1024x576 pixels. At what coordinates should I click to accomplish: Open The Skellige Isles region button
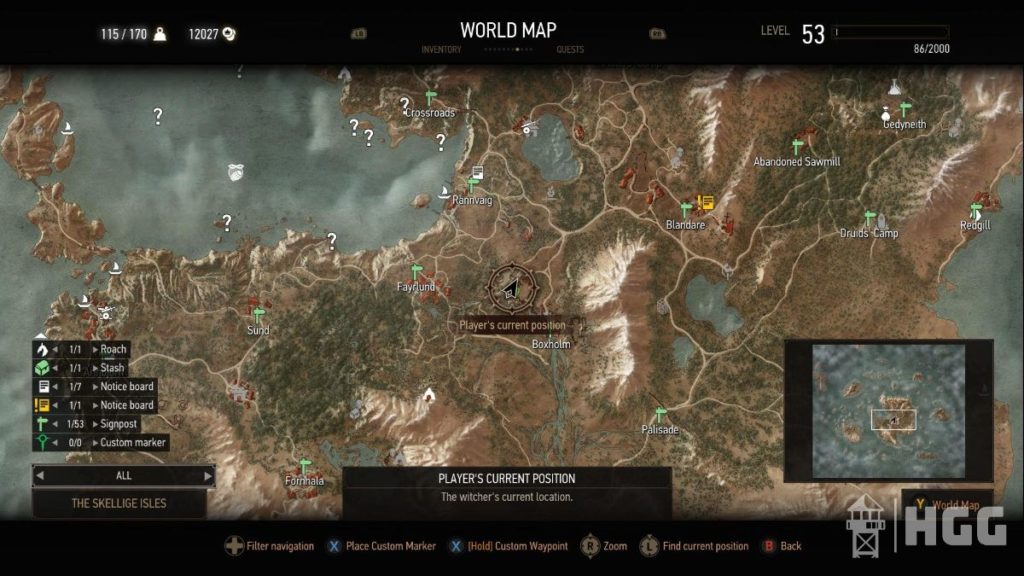(119, 503)
